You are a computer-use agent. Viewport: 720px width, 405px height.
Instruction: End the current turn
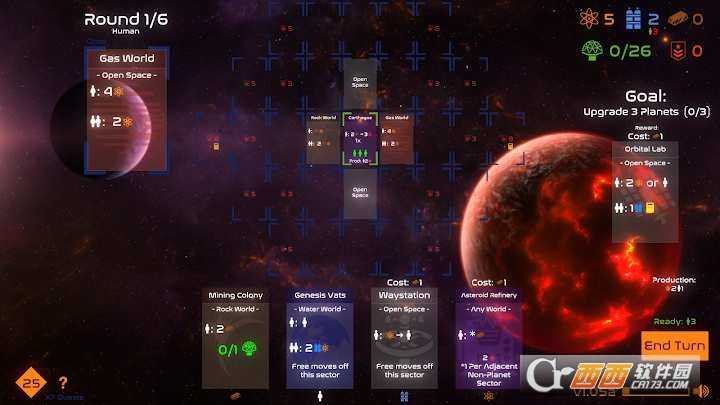pyautogui.click(x=675, y=346)
